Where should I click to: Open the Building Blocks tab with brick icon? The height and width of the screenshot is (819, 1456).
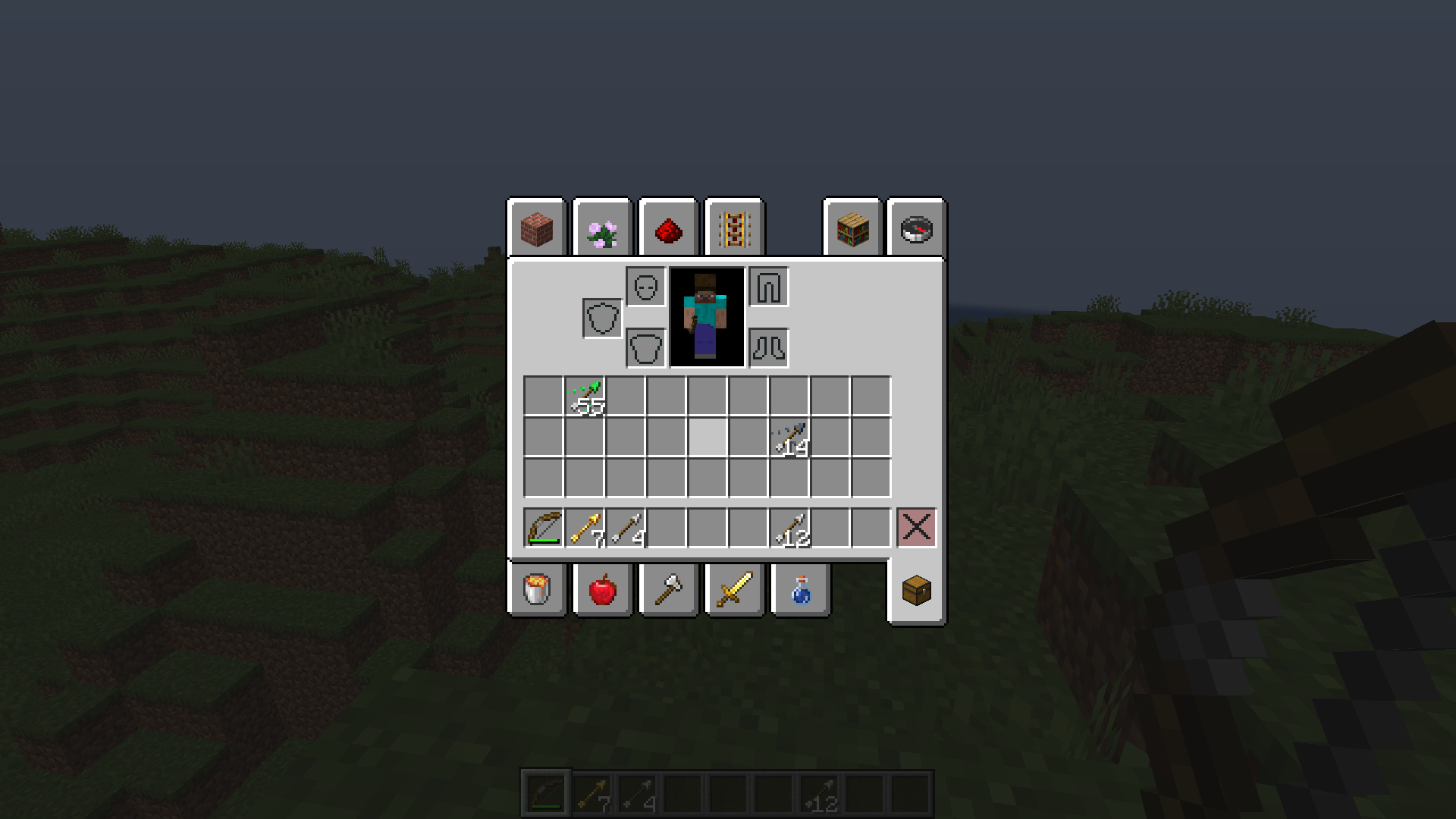tap(538, 230)
